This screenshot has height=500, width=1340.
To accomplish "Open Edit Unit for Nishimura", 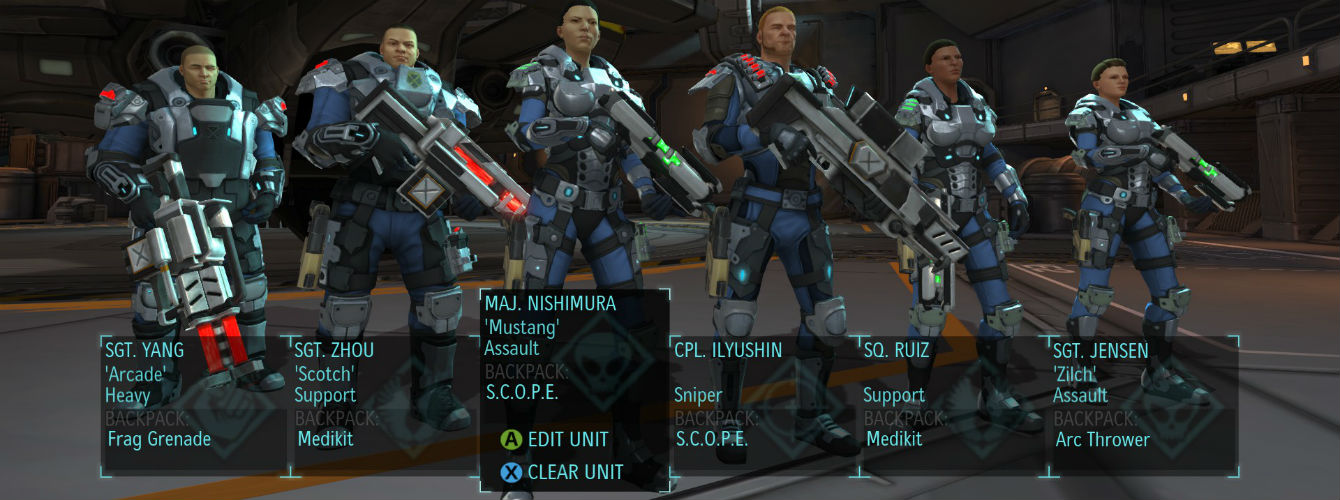I will click(566, 439).
